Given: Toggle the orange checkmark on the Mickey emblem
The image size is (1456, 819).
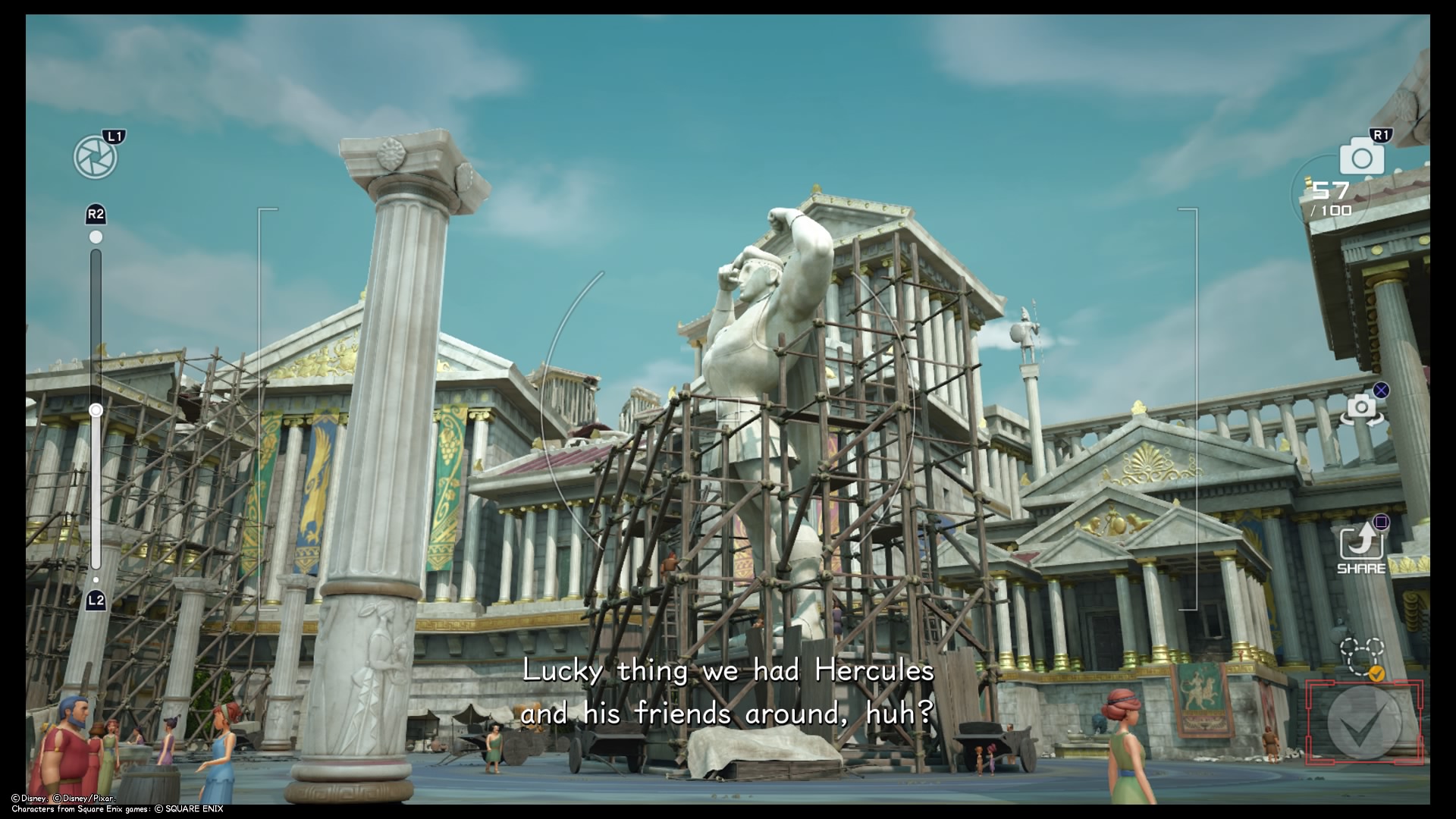Looking at the screenshot, I should 1377,673.
